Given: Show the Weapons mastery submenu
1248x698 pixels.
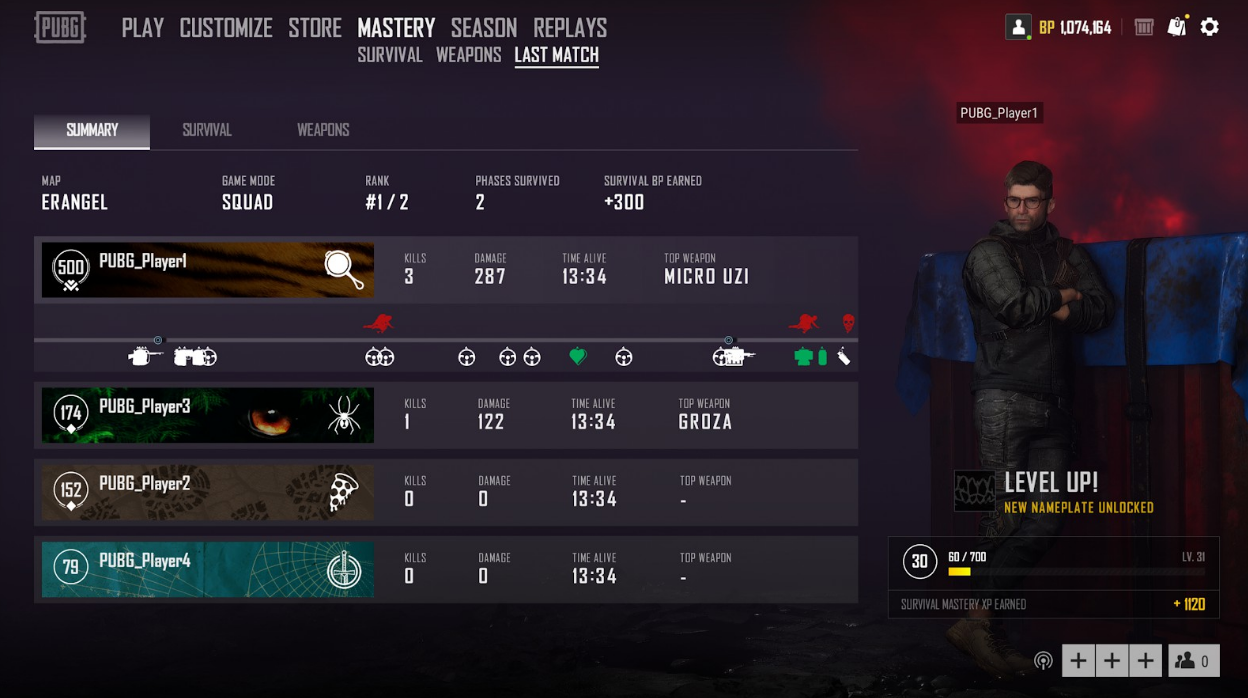Looking at the screenshot, I should coord(468,56).
